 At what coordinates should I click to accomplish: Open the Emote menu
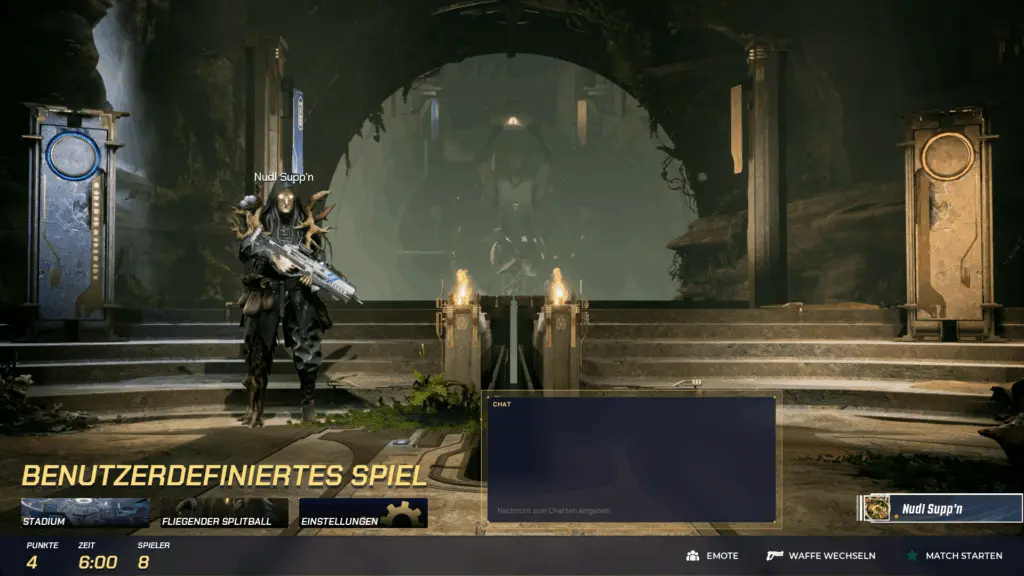[712, 555]
